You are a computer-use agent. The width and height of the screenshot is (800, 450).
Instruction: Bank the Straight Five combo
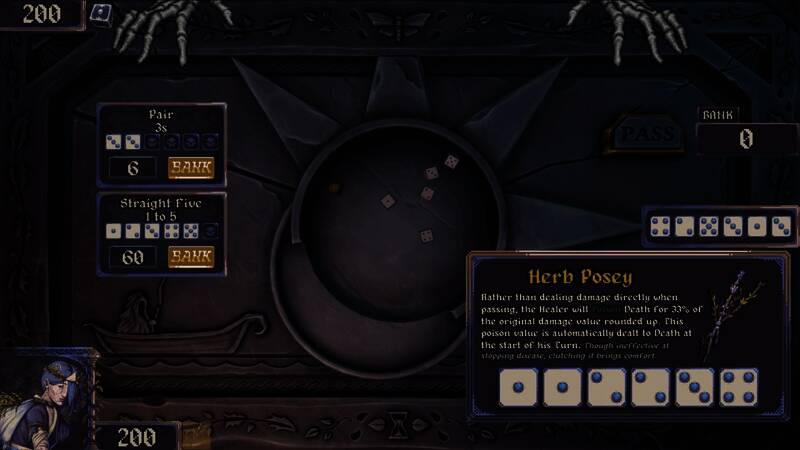[190, 257]
